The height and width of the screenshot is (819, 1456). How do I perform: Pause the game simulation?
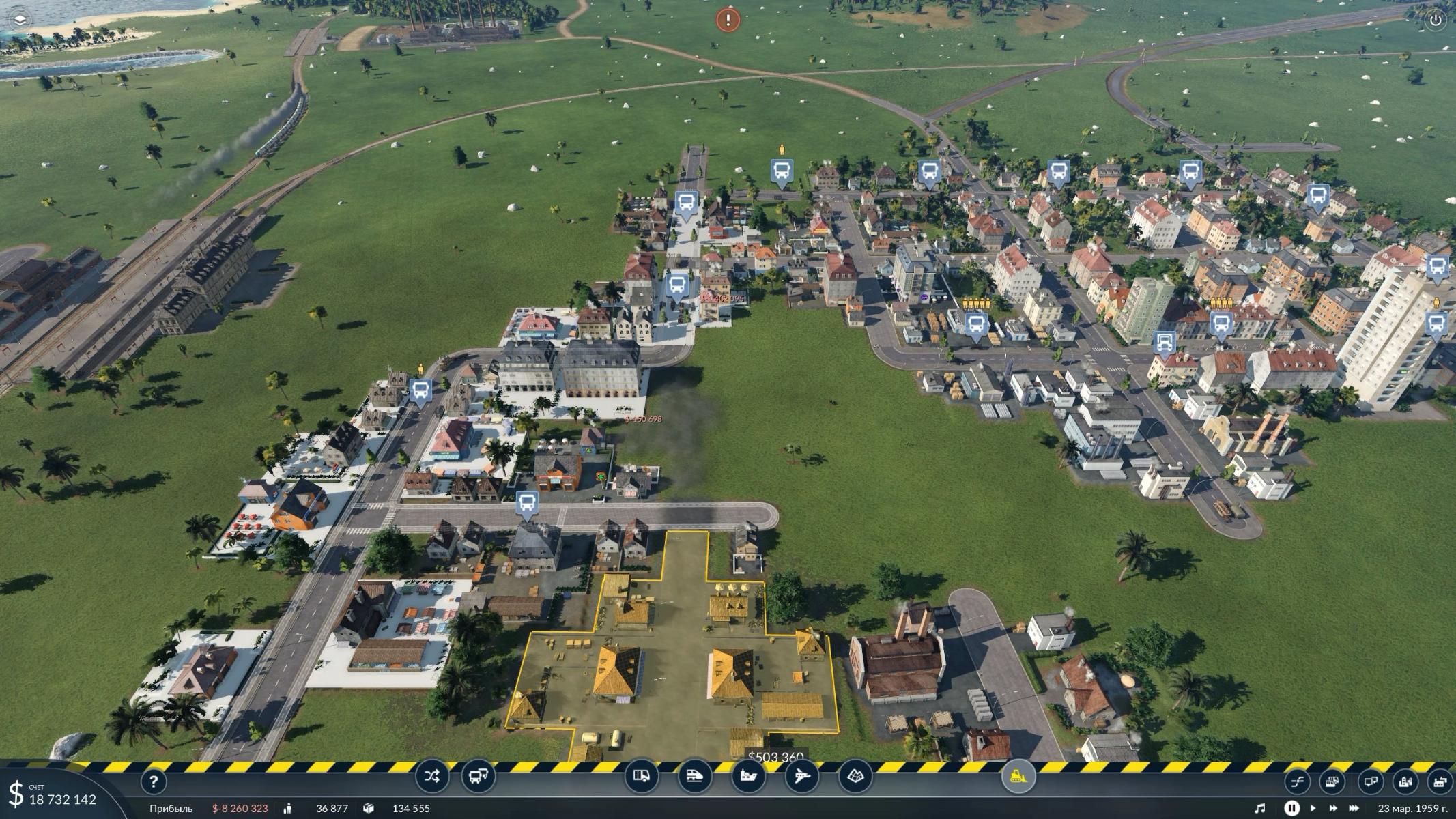[x=1291, y=808]
